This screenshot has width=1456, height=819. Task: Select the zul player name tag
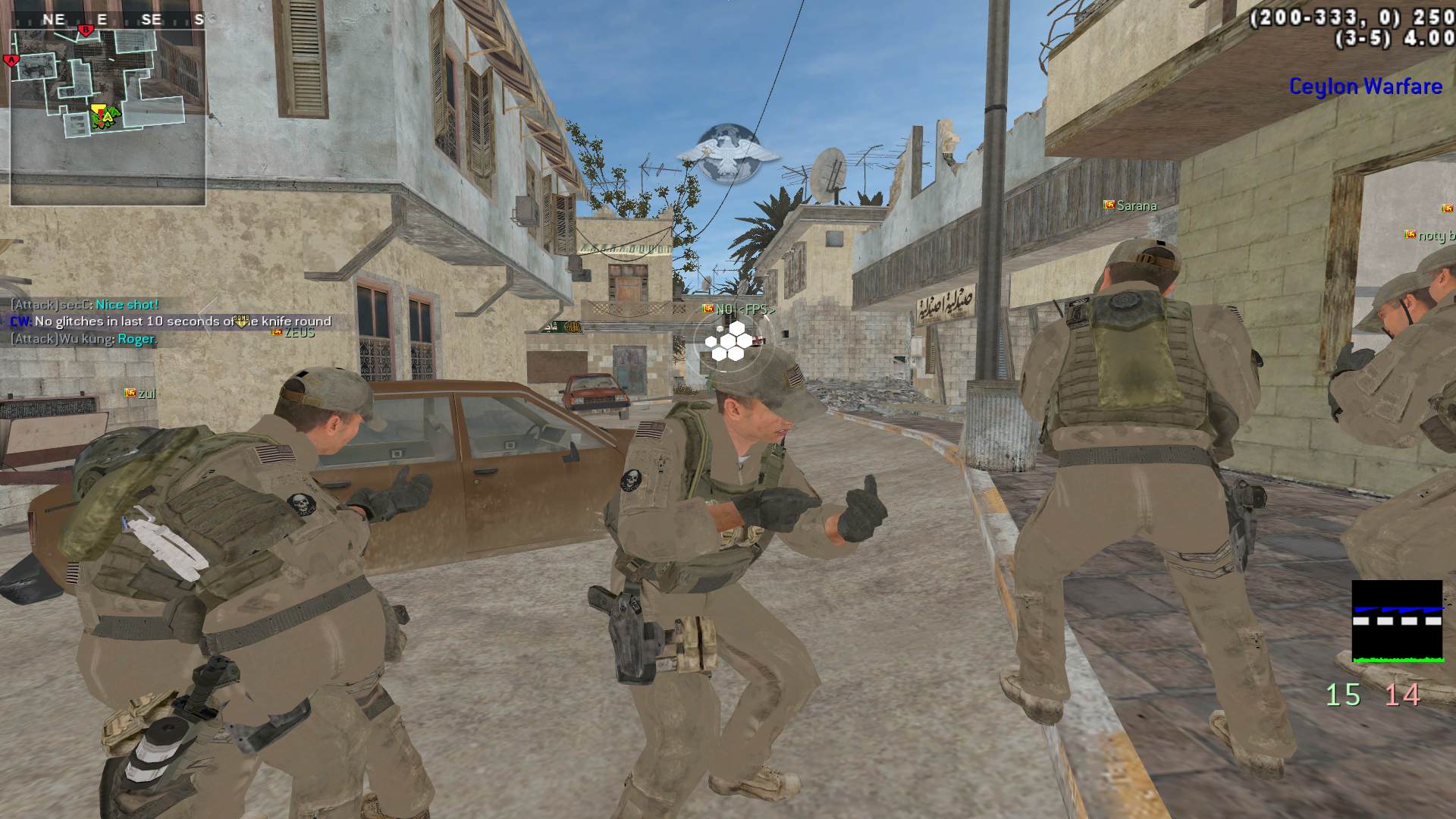(x=140, y=394)
